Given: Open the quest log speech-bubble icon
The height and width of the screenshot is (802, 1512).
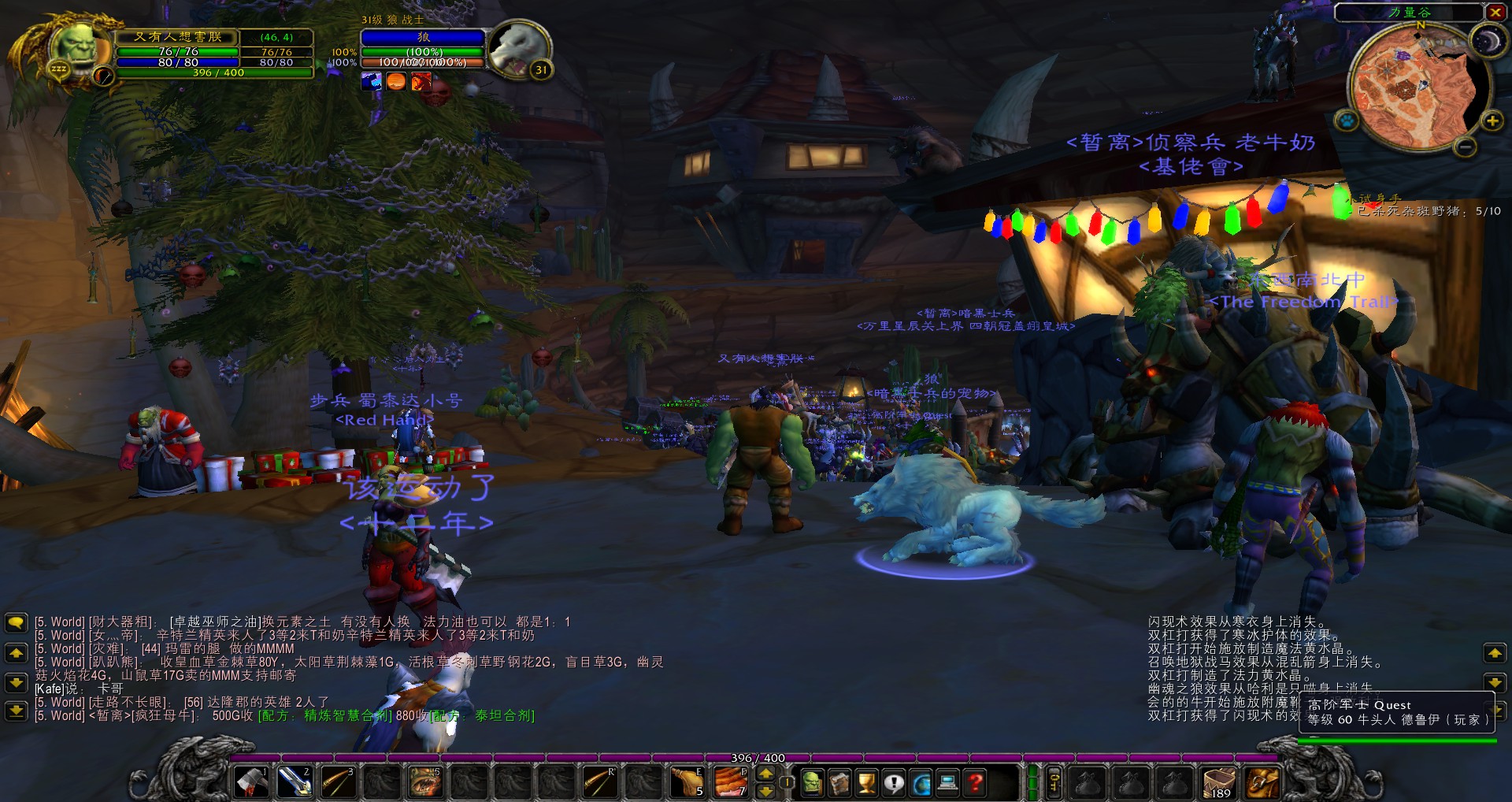Looking at the screenshot, I should [x=894, y=782].
